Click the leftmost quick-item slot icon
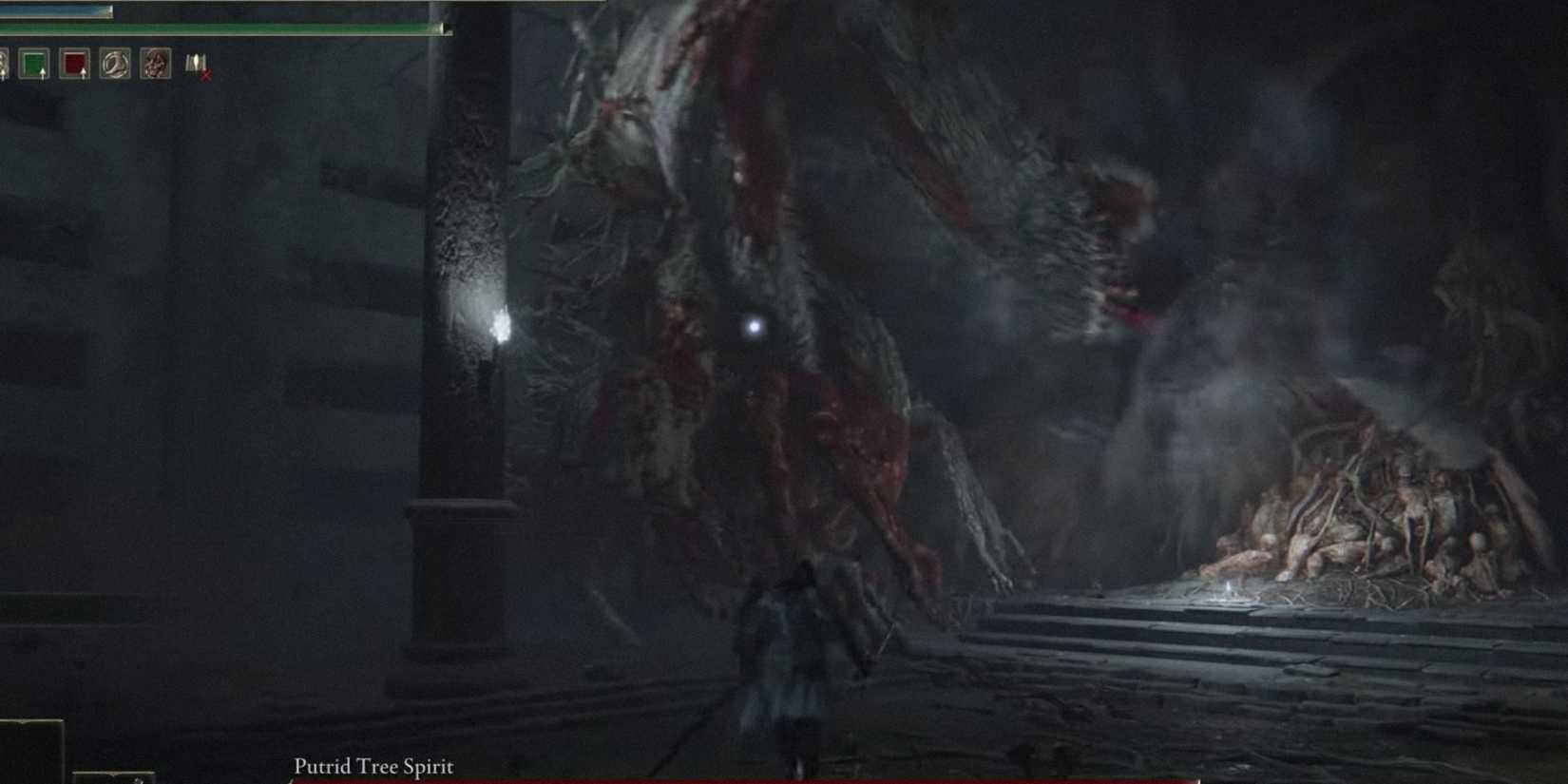 5,64
